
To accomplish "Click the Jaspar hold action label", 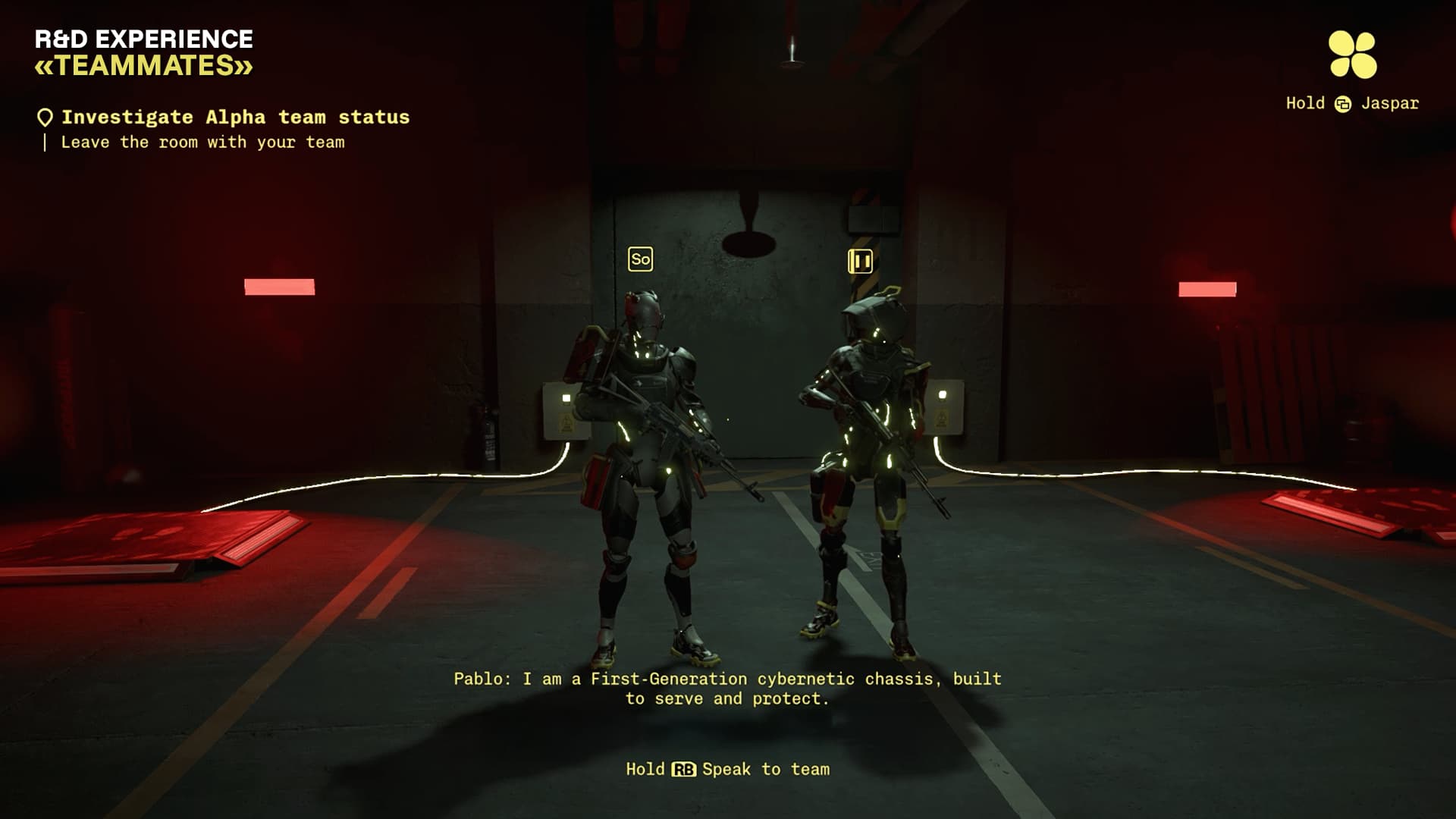I will (x=1391, y=103).
